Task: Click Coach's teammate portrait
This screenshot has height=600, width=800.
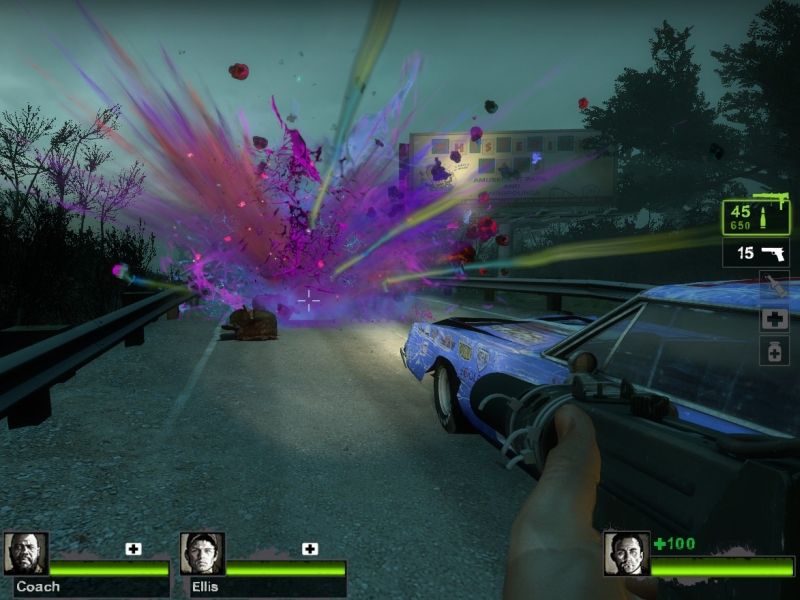Action: [26, 553]
